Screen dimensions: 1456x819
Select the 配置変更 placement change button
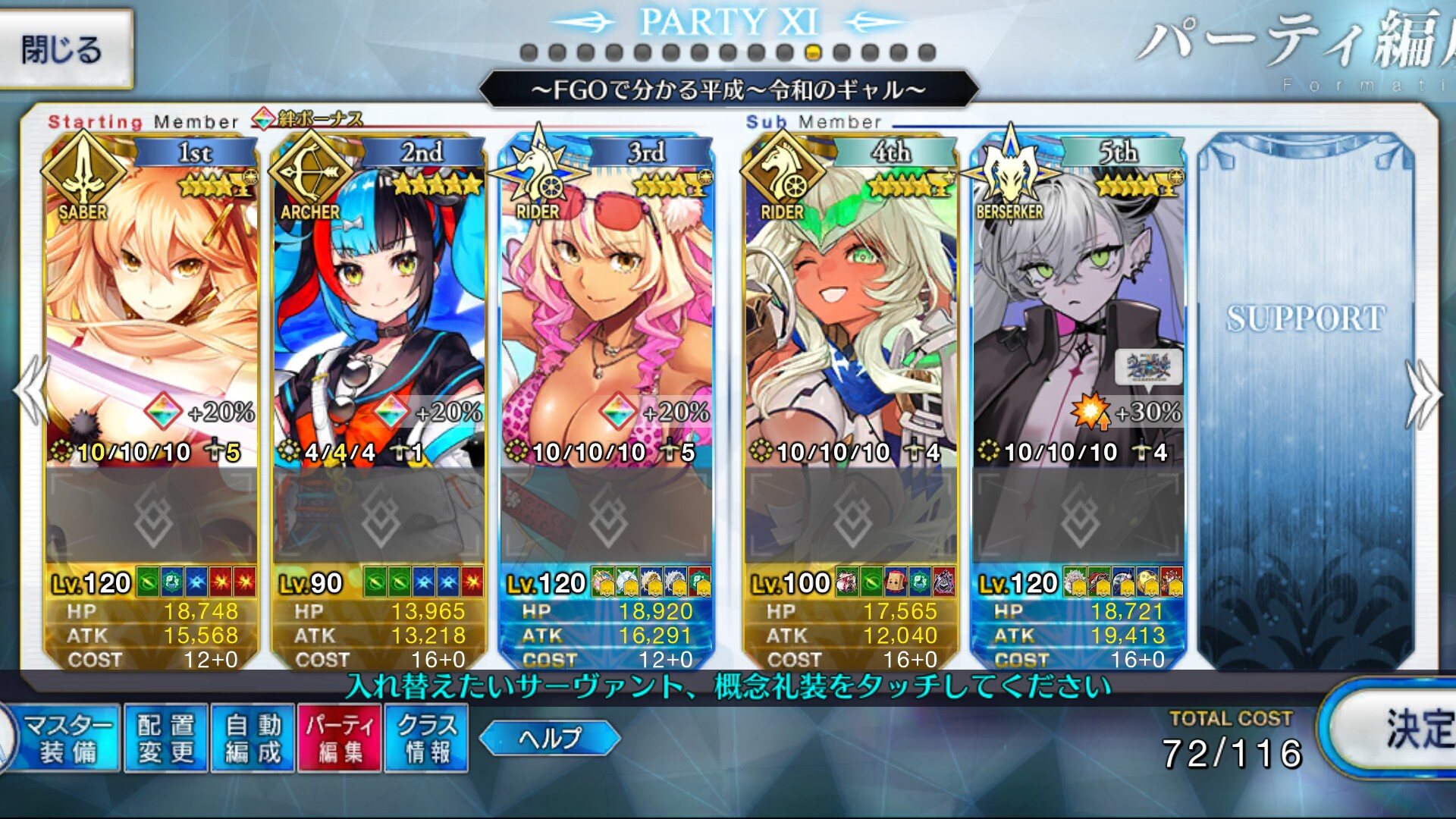[x=166, y=739]
